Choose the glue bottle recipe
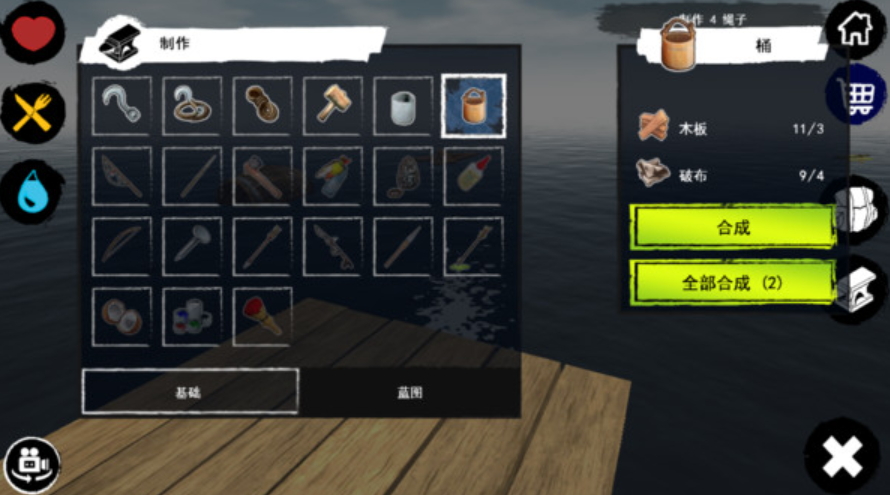The width and height of the screenshot is (890, 495). 473,176
